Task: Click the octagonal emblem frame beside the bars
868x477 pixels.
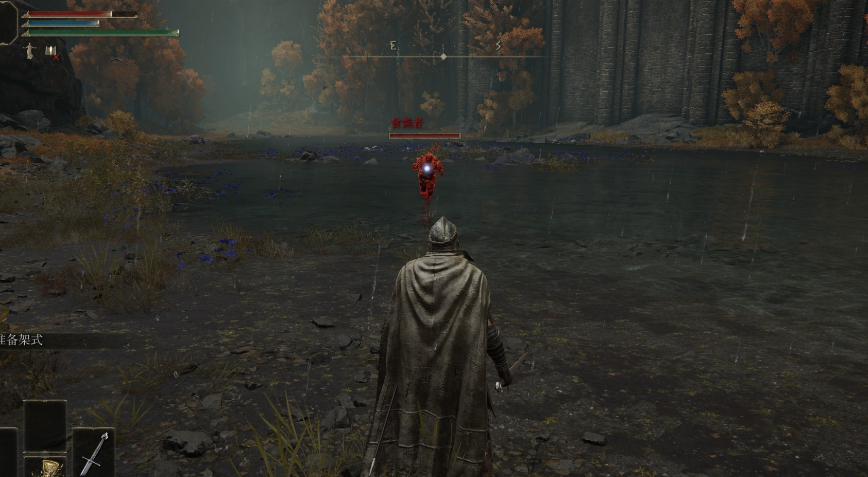Action: tap(8, 22)
